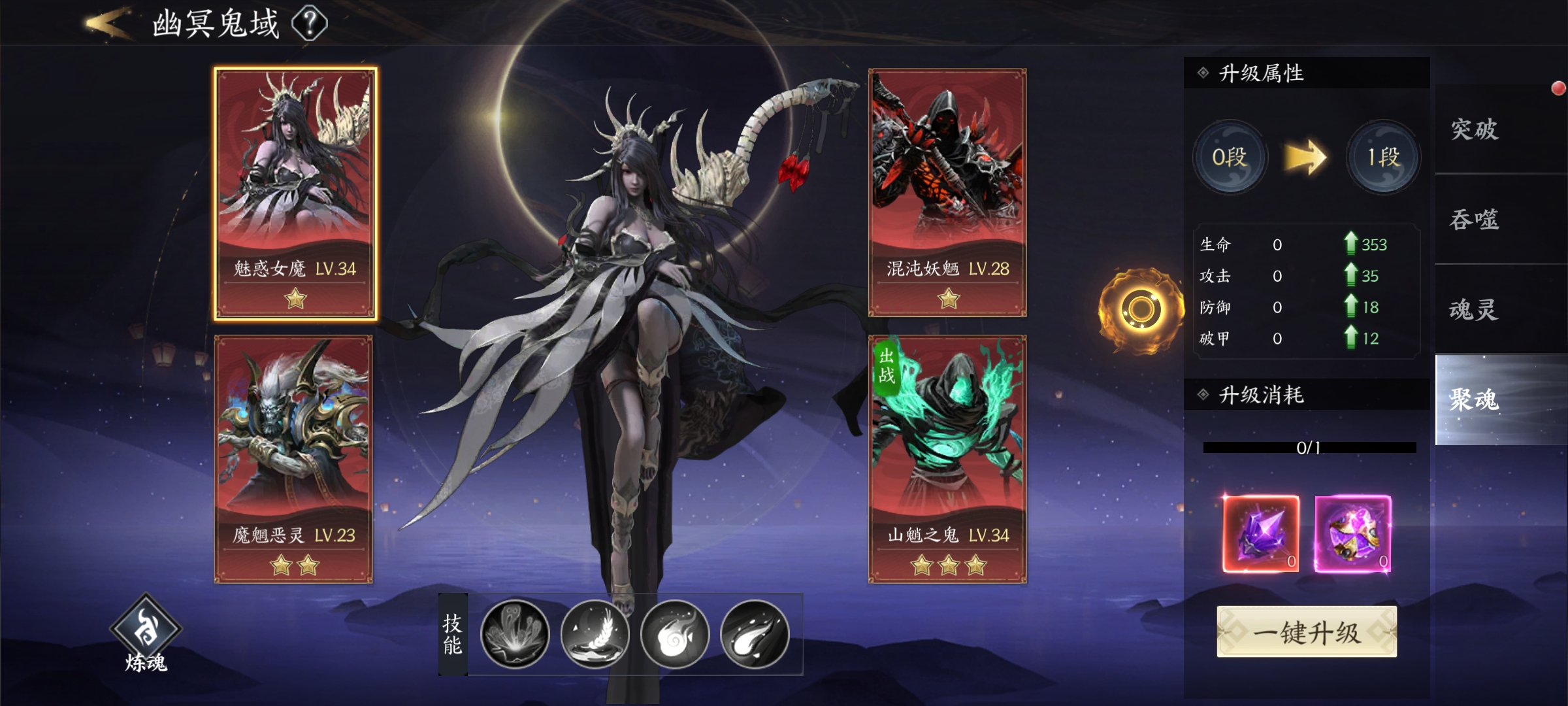Image resolution: width=1568 pixels, height=706 pixels.
Task: Tap the glowing golden ring orb
Action: pos(1141,310)
